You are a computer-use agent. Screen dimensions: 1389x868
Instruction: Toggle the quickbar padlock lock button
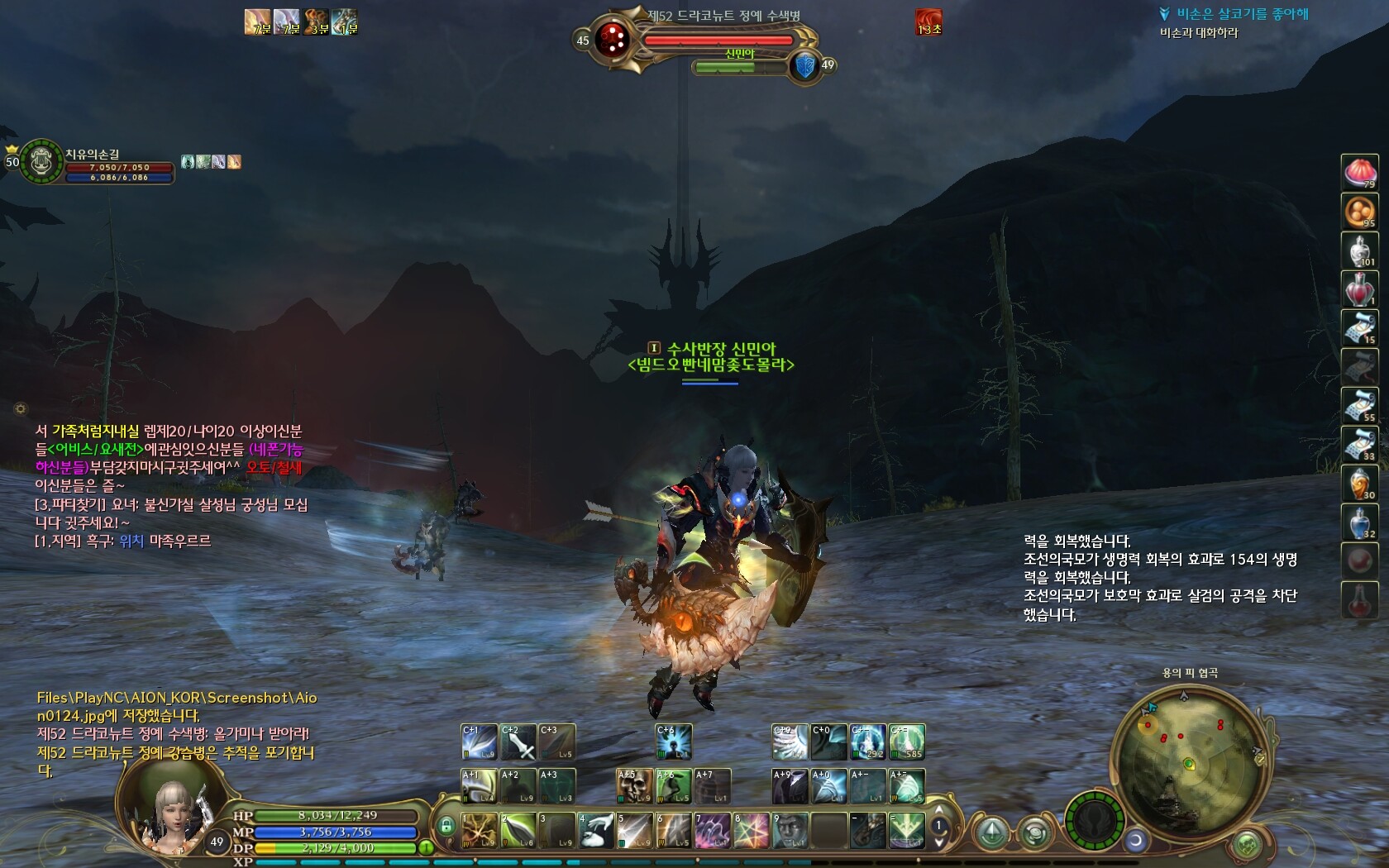coord(446,826)
